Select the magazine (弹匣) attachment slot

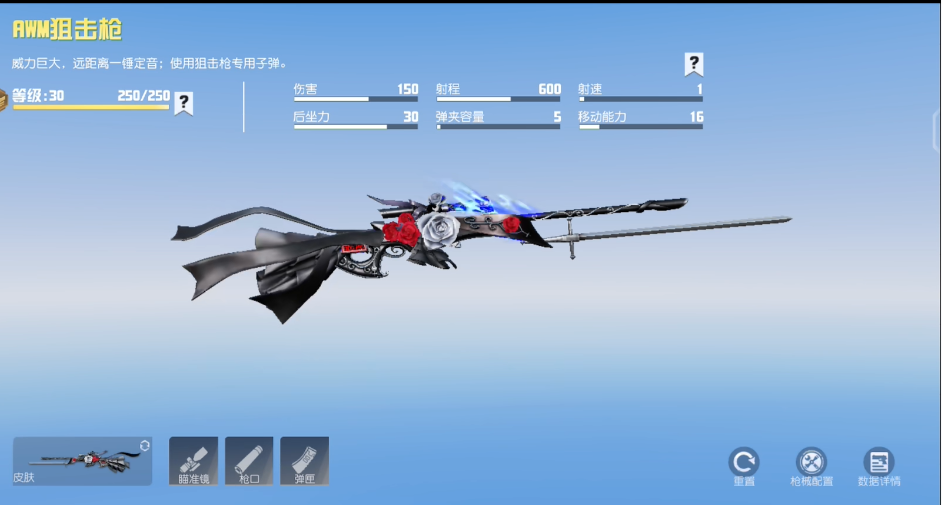[305, 461]
